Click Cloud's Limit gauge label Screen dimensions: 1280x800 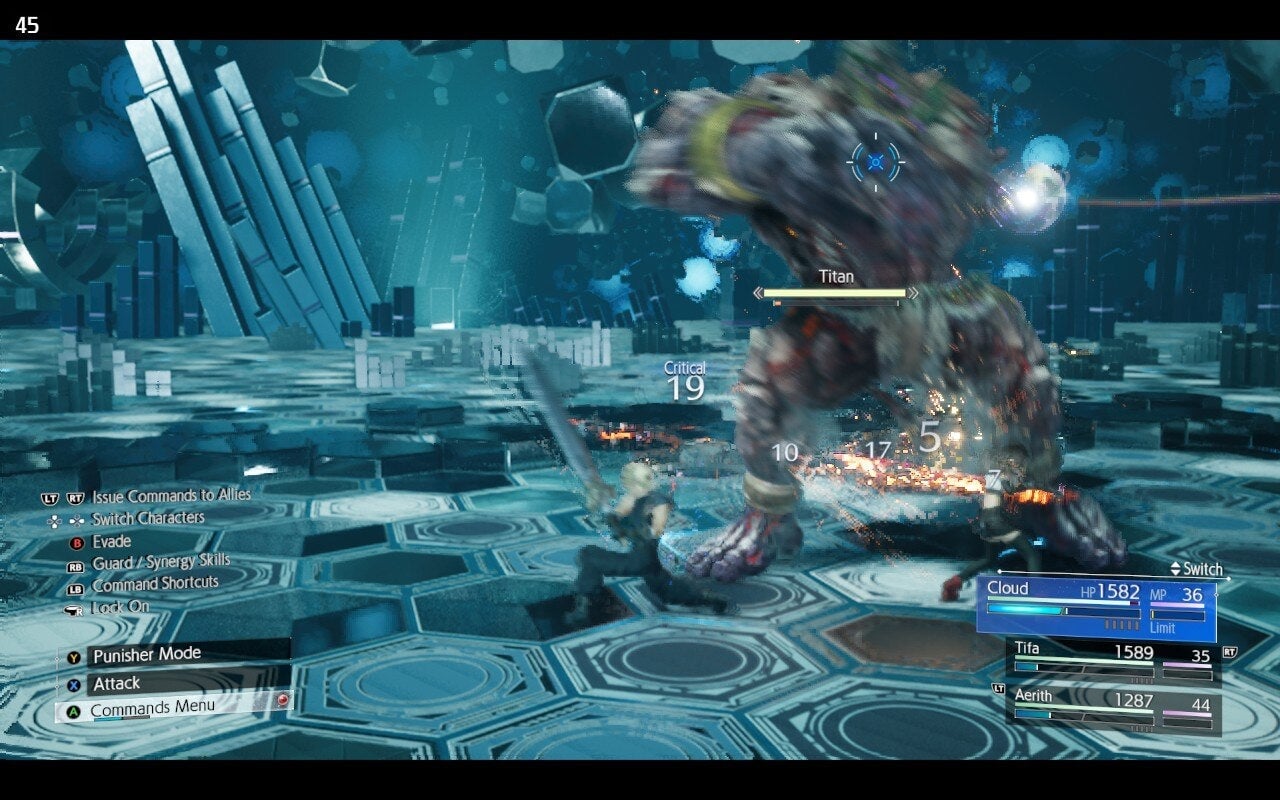[x=1162, y=629]
